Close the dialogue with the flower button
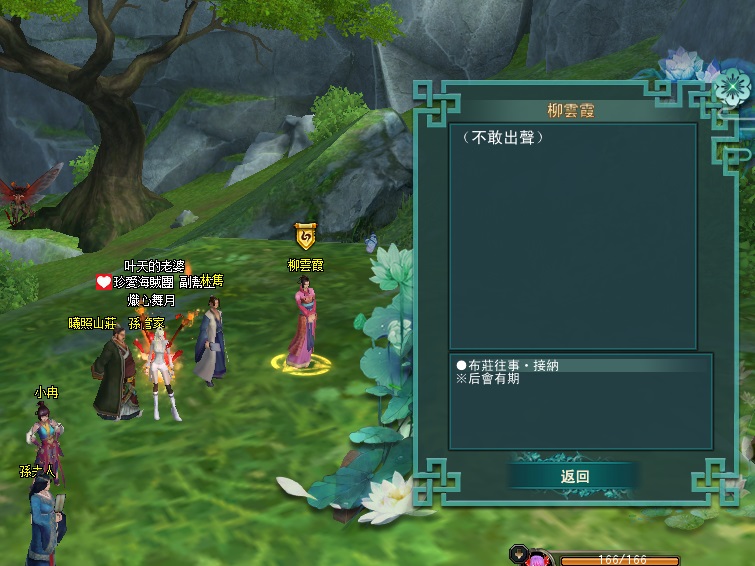 coord(732,87)
